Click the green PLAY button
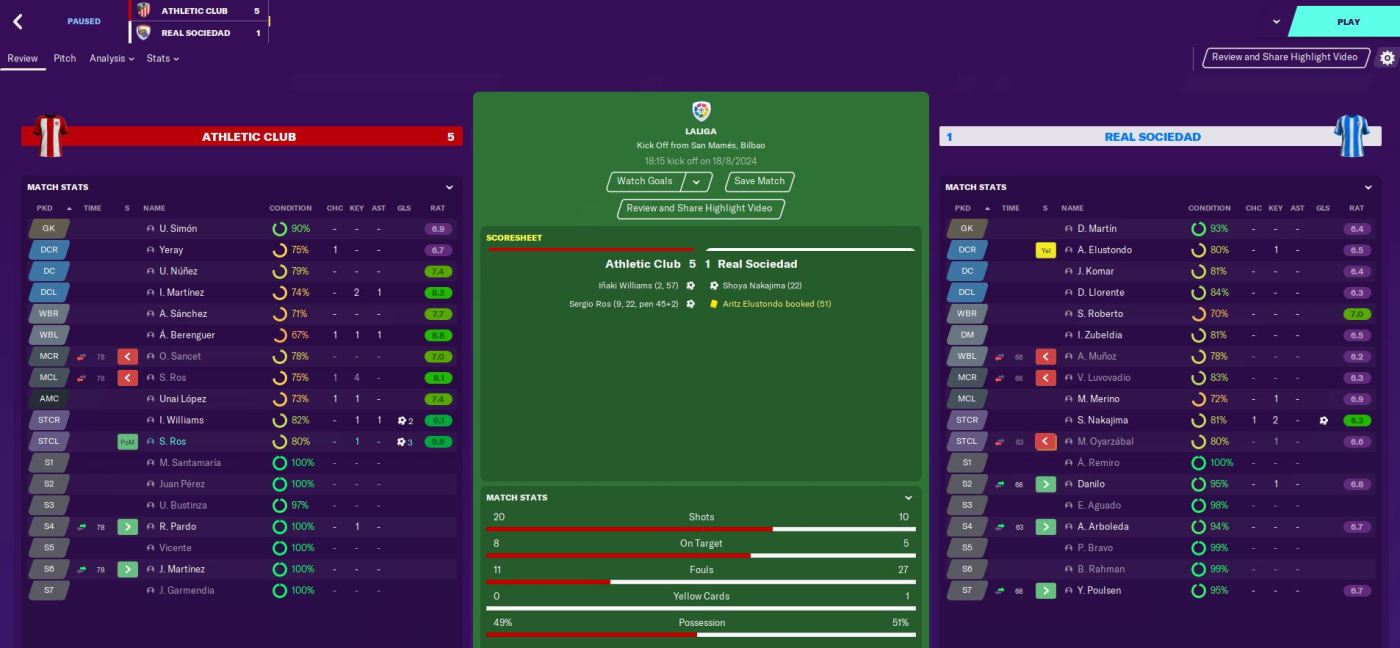 point(1347,22)
